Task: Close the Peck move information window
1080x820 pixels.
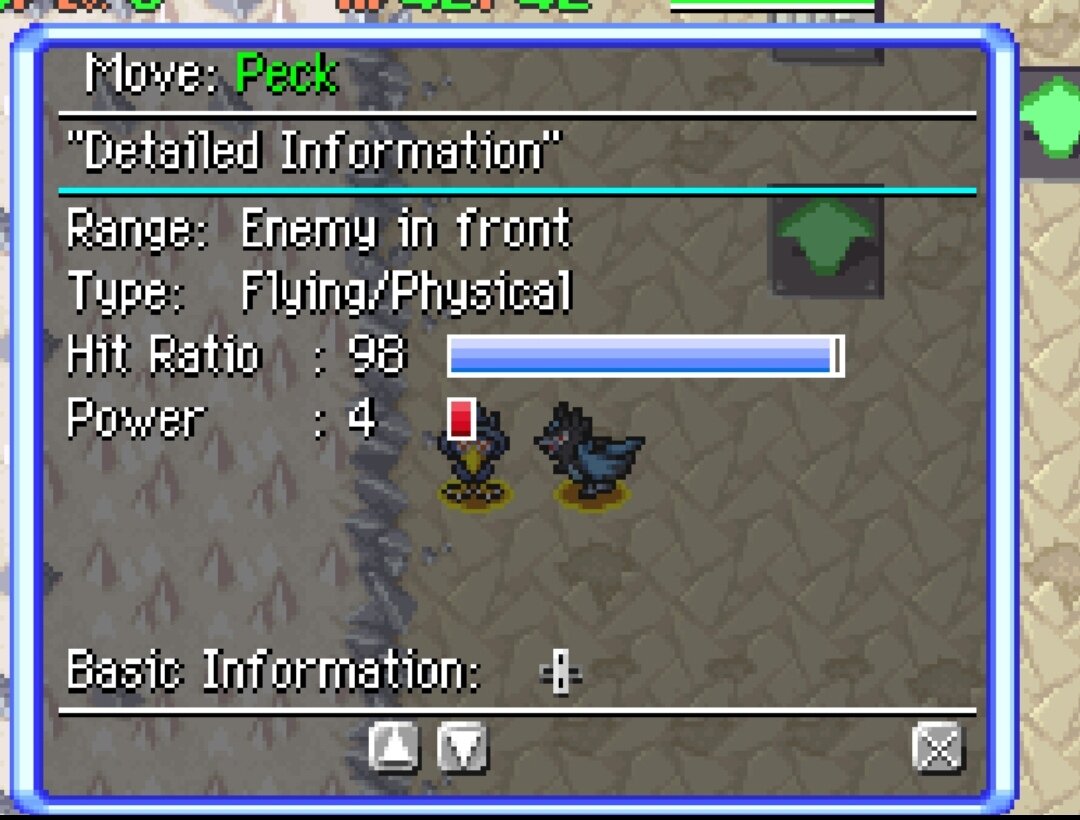Action: 938,747
